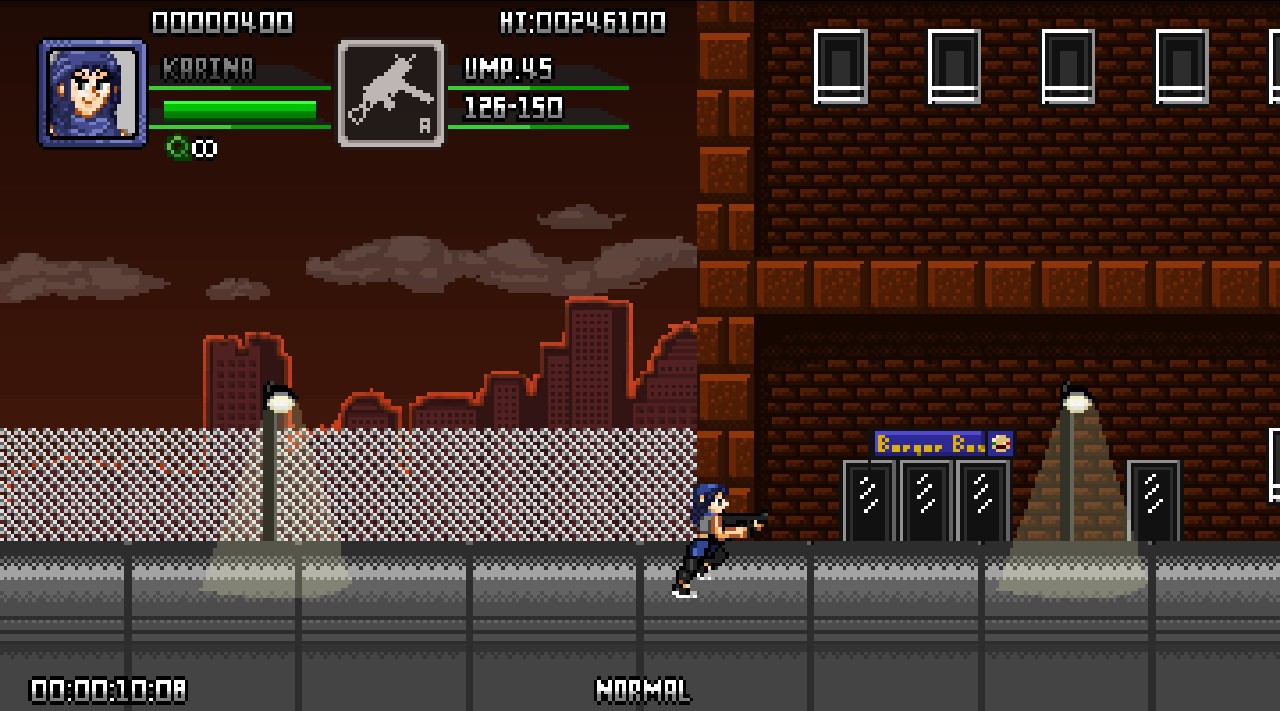1280x711 pixels.
Task: Click Karina's character portrait
Action: (92, 93)
